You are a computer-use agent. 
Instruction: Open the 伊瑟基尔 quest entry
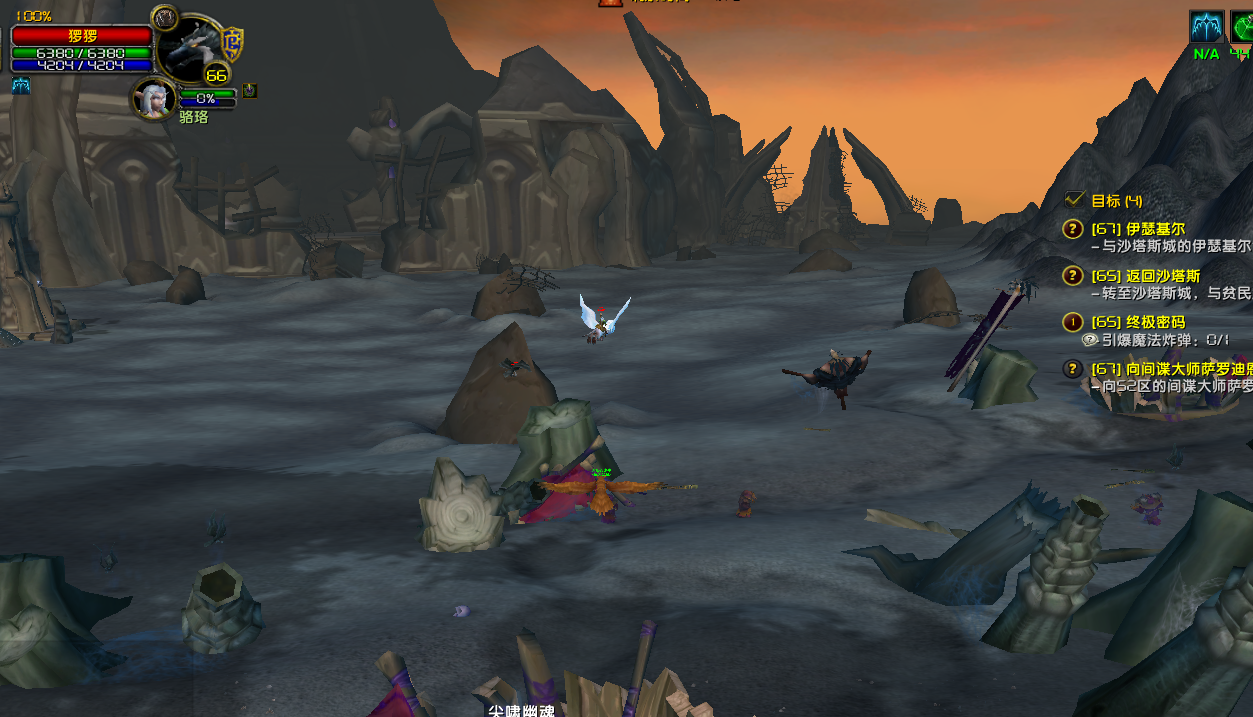point(1155,229)
